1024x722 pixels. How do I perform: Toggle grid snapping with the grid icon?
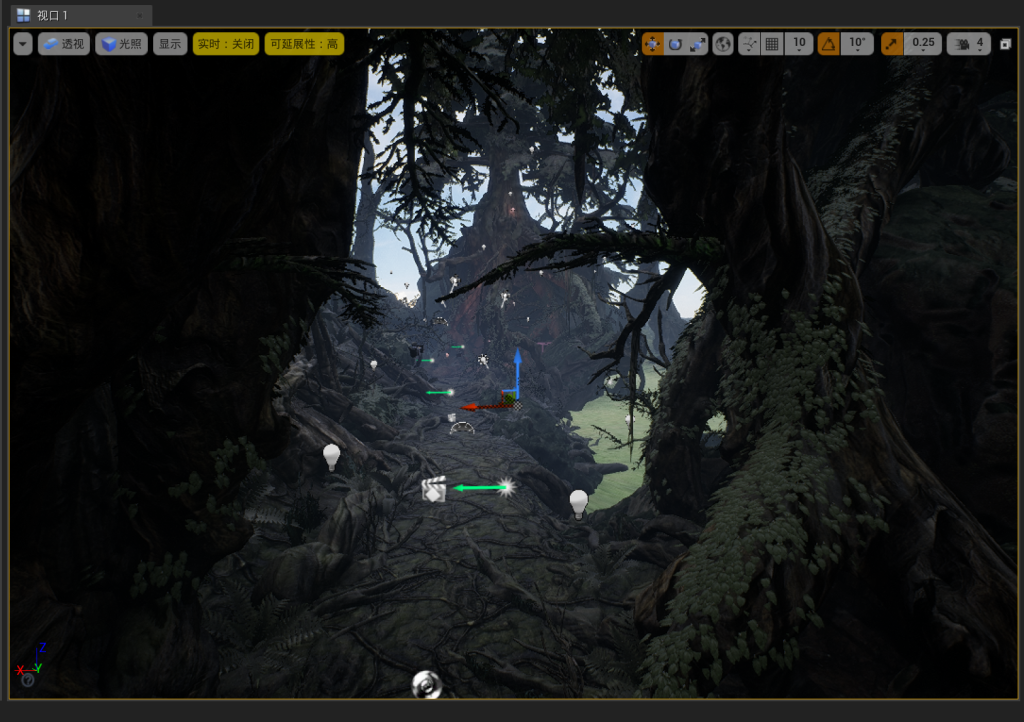[x=772, y=44]
